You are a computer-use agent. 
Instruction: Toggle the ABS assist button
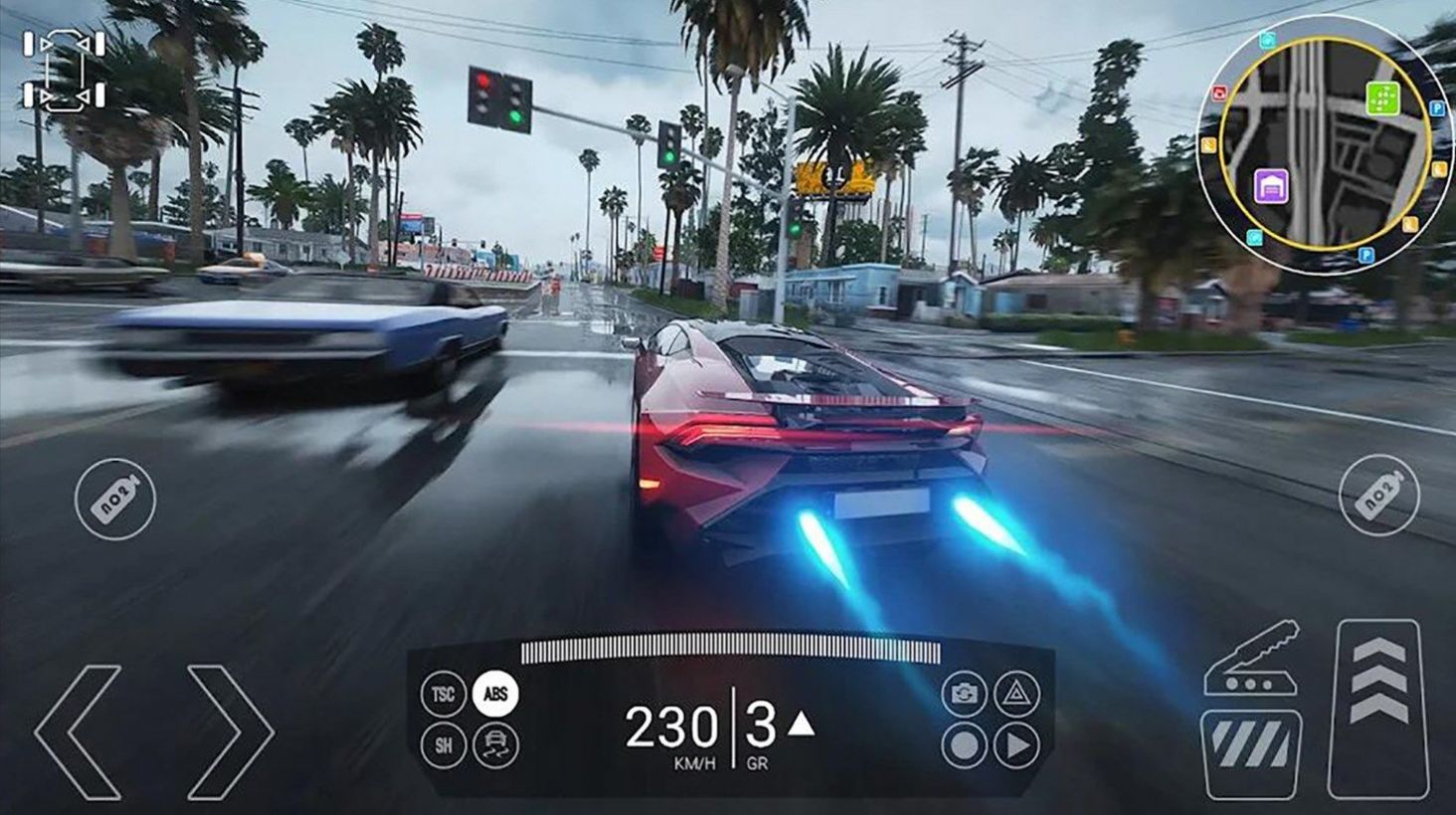pos(494,694)
